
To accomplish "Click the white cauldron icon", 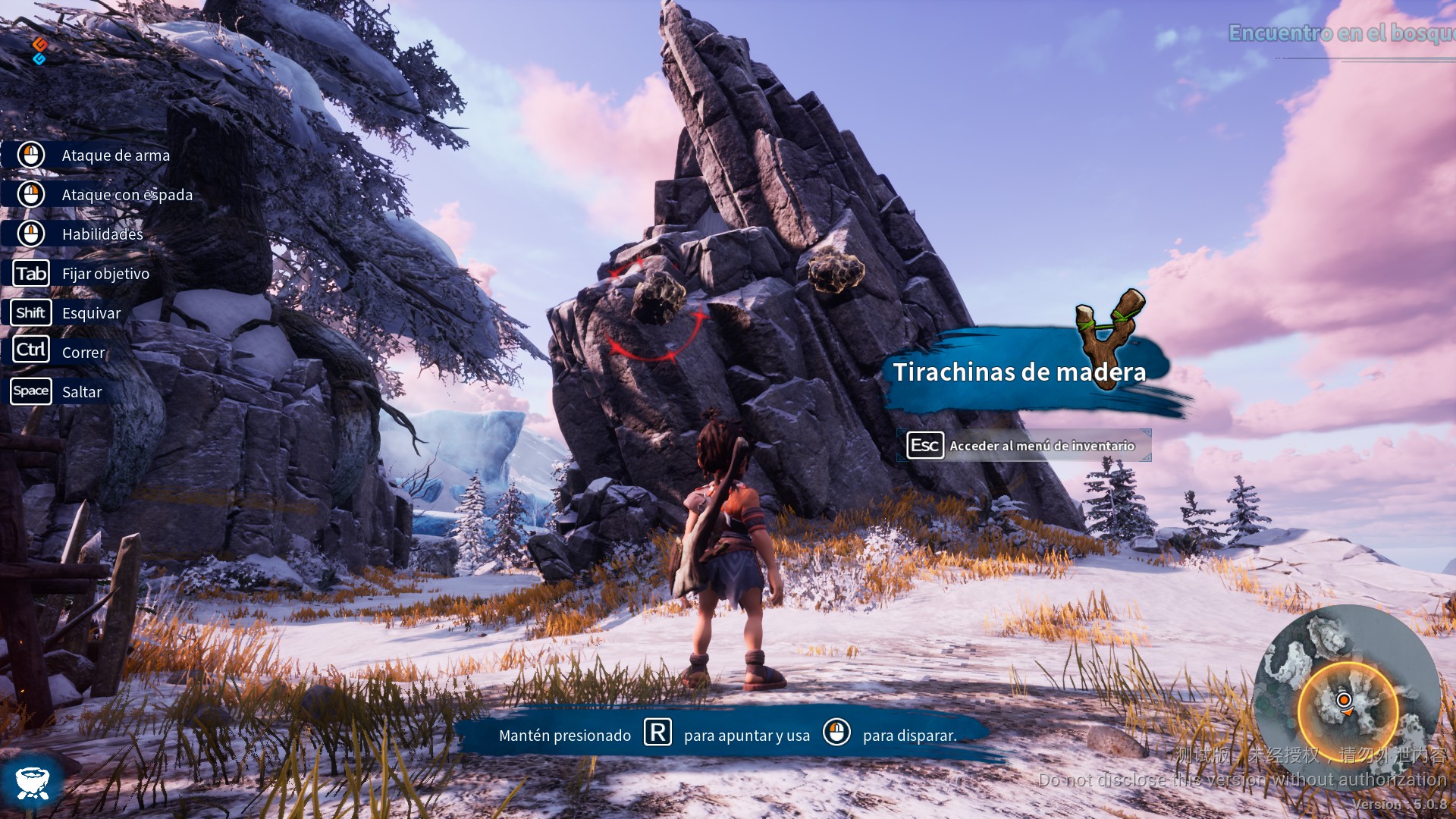I will 32,782.
